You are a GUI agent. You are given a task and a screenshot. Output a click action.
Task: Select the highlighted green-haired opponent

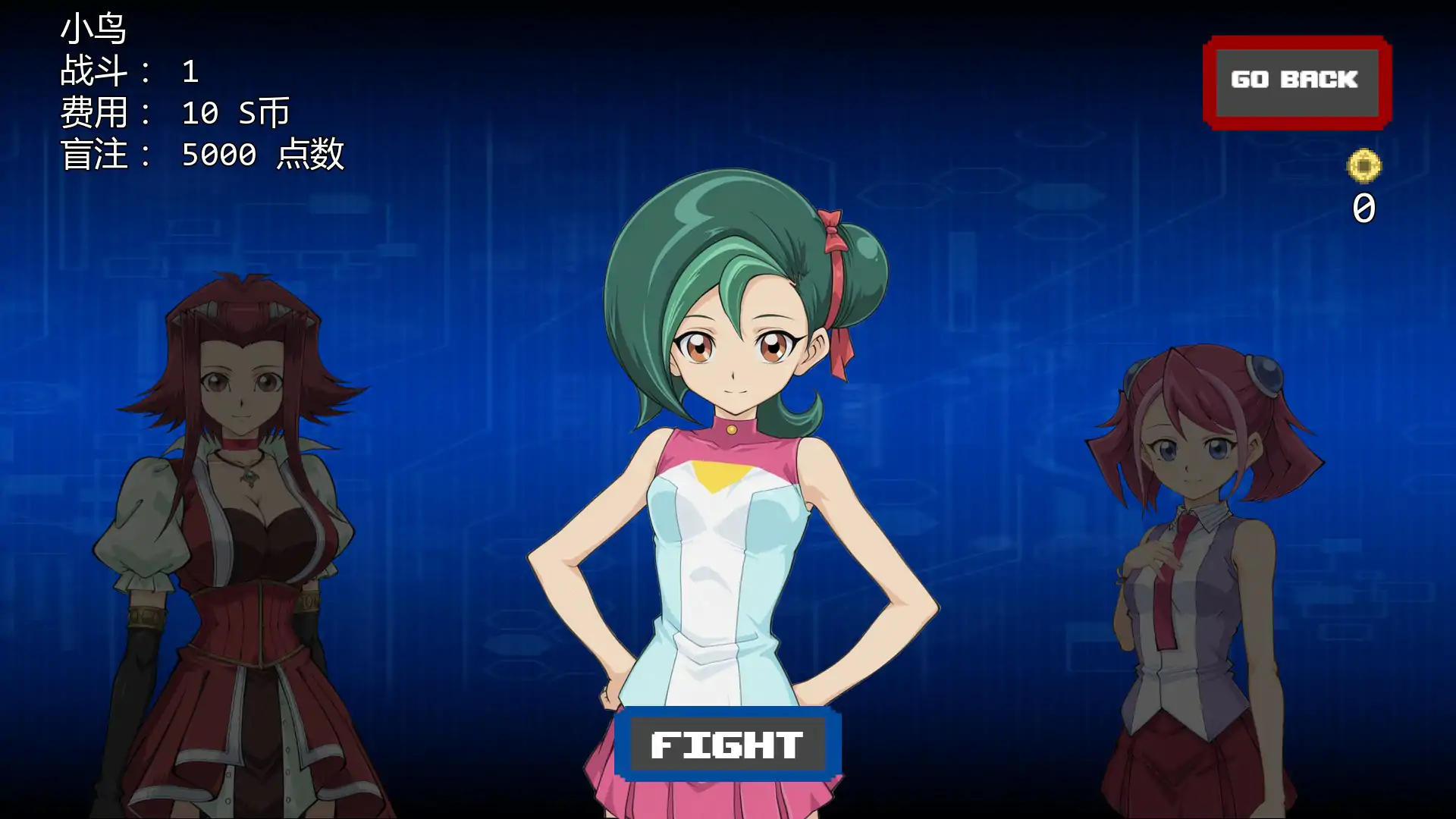click(732, 455)
